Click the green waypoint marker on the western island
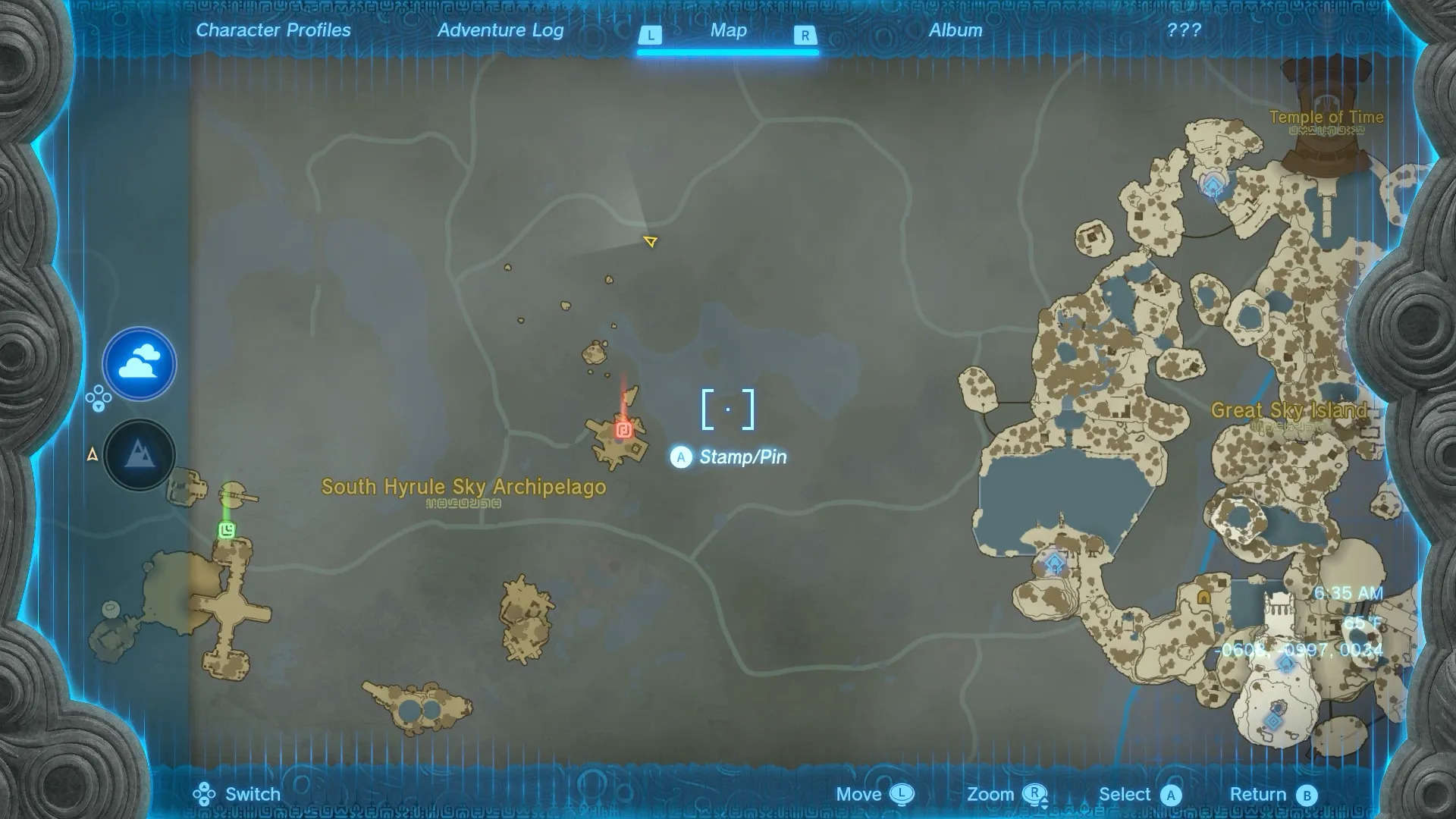This screenshot has width=1456, height=819. (225, 531)
